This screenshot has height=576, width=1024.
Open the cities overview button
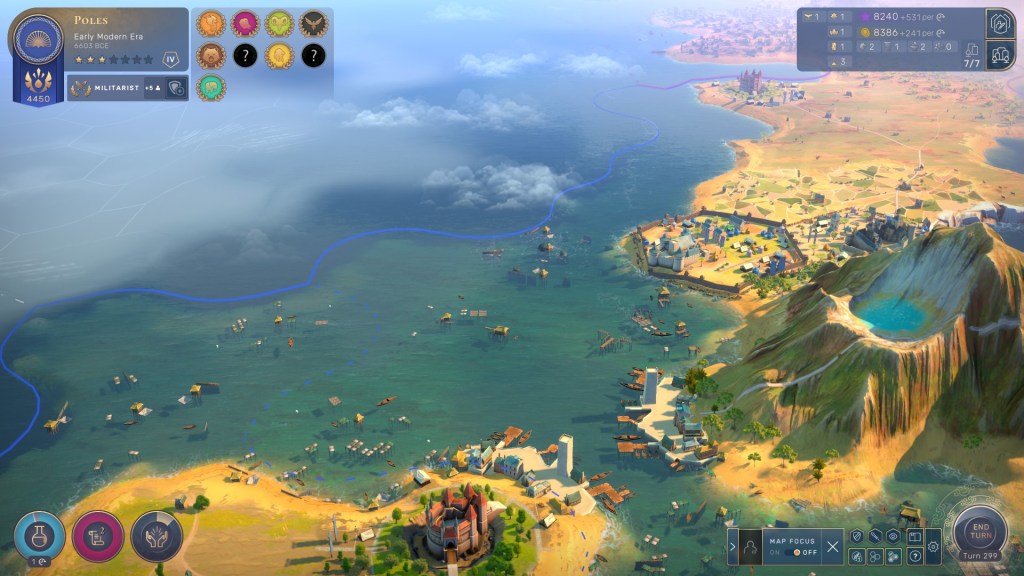[1000, 55]
